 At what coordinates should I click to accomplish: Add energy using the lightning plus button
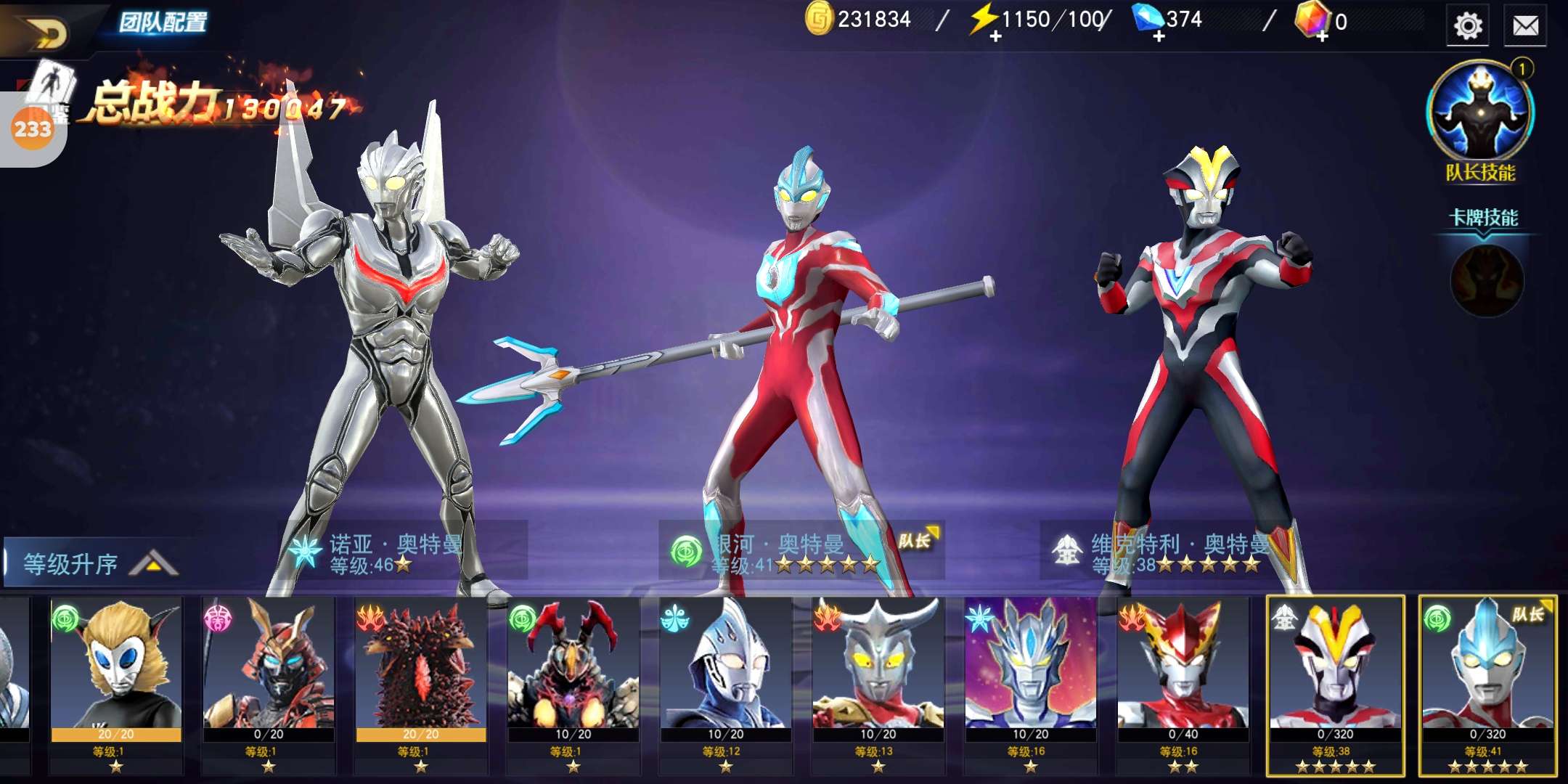pyautogui.click(x=995, y=36)
